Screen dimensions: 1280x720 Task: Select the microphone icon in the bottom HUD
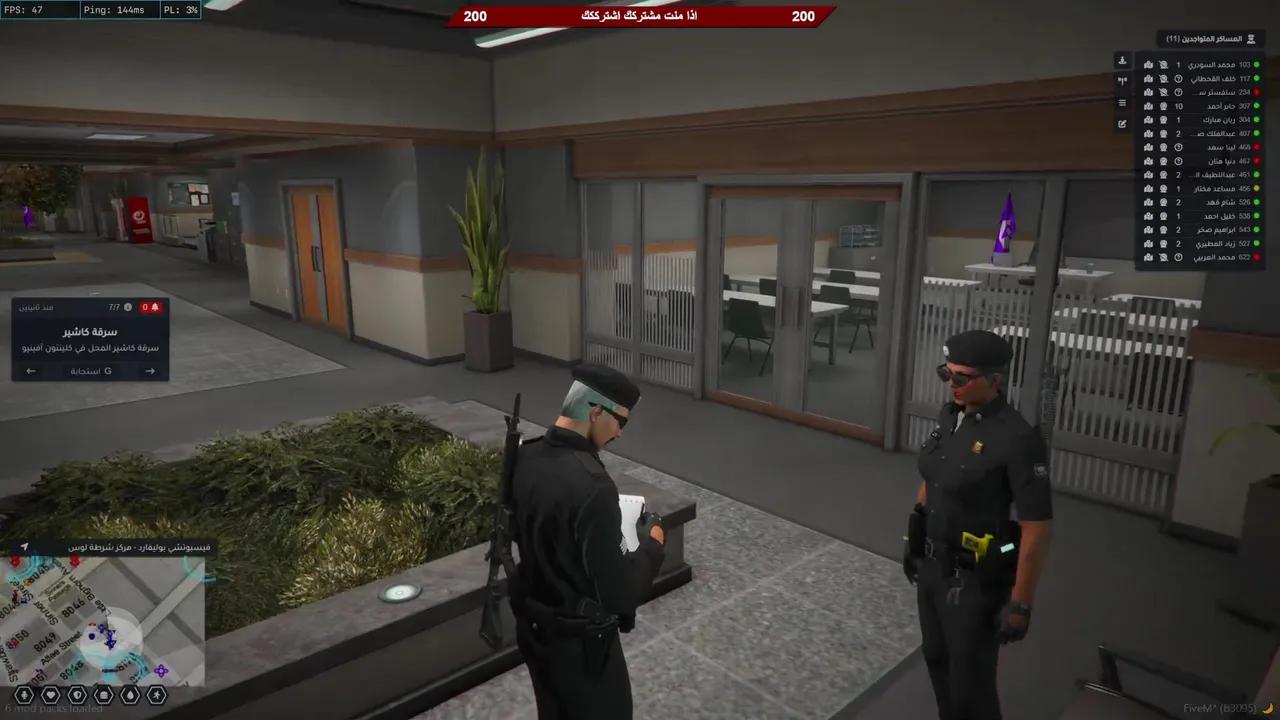[23, 694]
